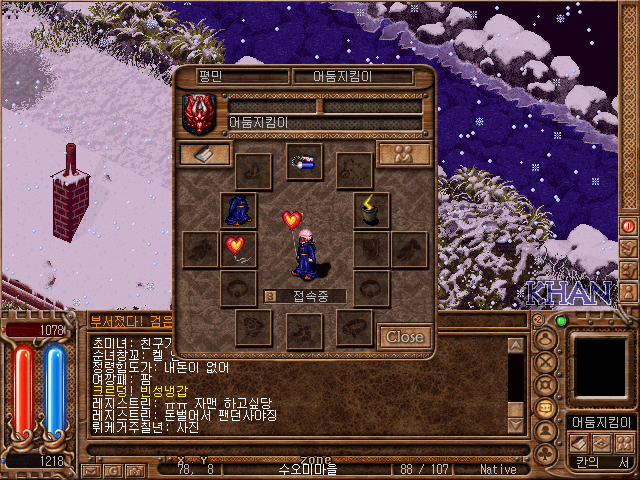Click the red round button on right edge

tap(629, 227)
